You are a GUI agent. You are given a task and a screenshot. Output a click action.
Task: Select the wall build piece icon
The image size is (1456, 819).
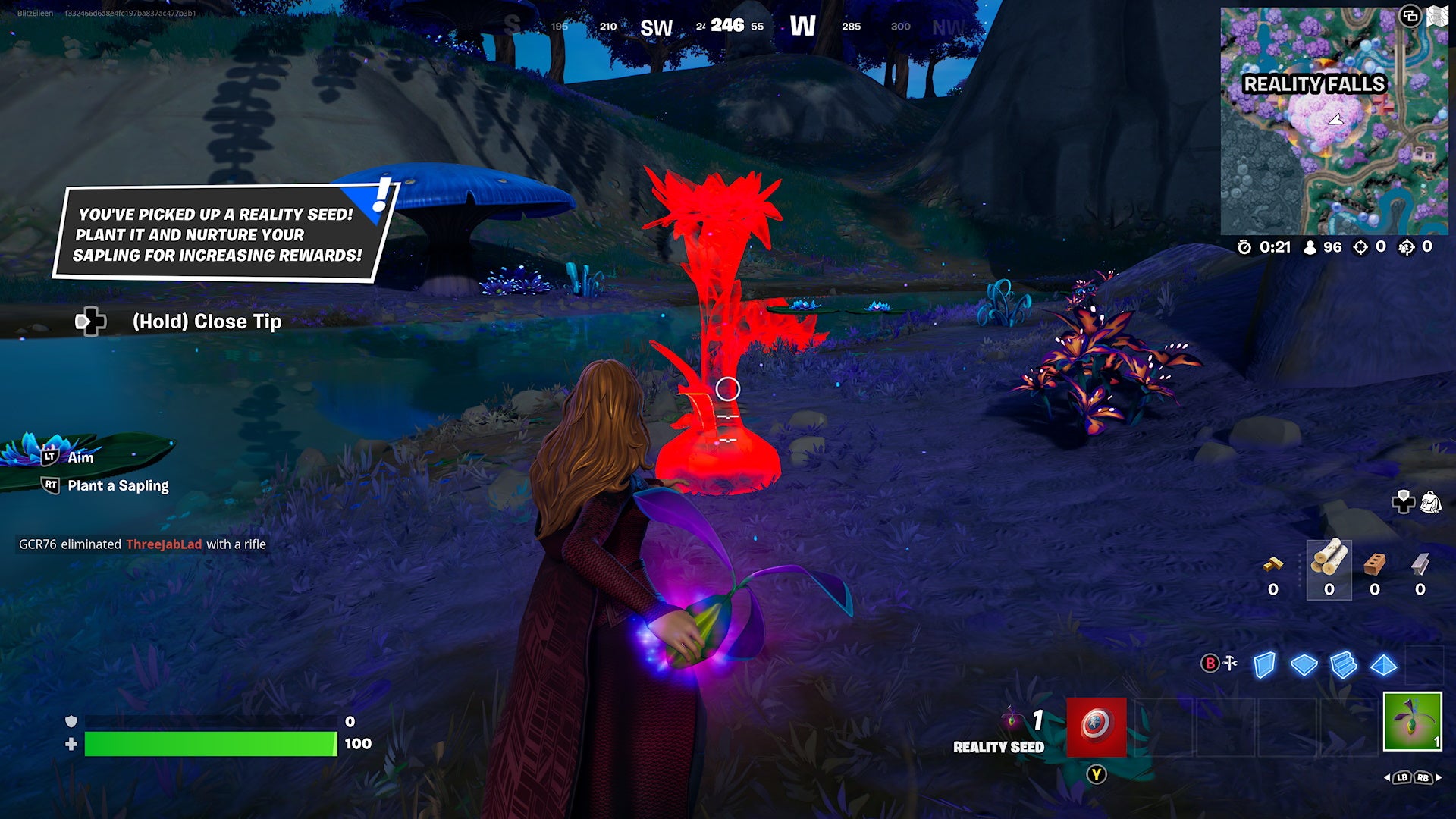(x=1266, y=664)
